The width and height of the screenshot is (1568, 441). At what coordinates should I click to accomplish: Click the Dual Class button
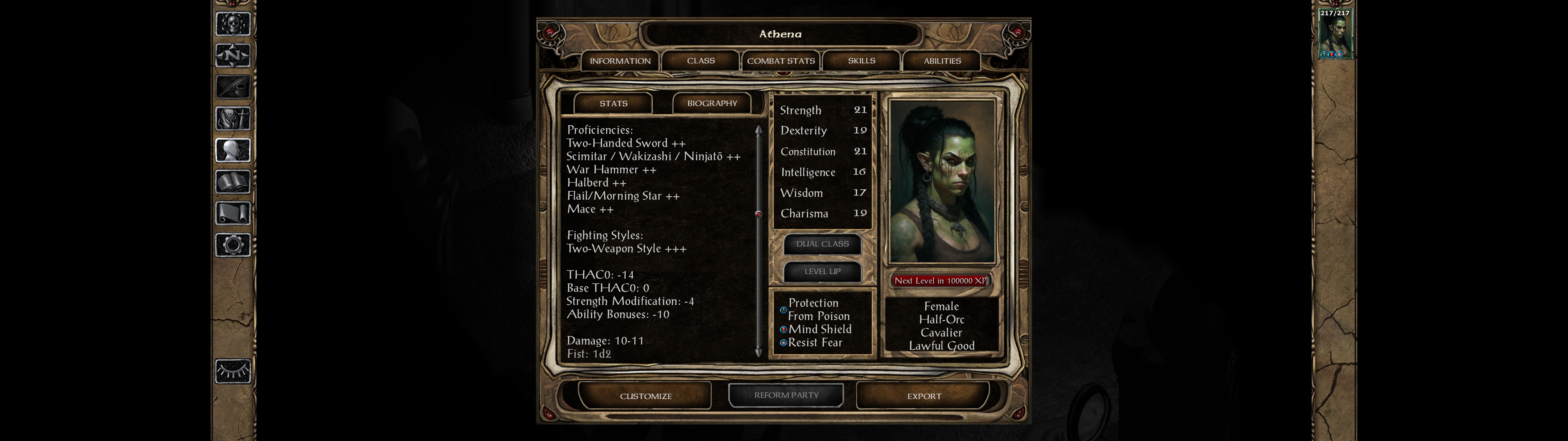(822, 244)
